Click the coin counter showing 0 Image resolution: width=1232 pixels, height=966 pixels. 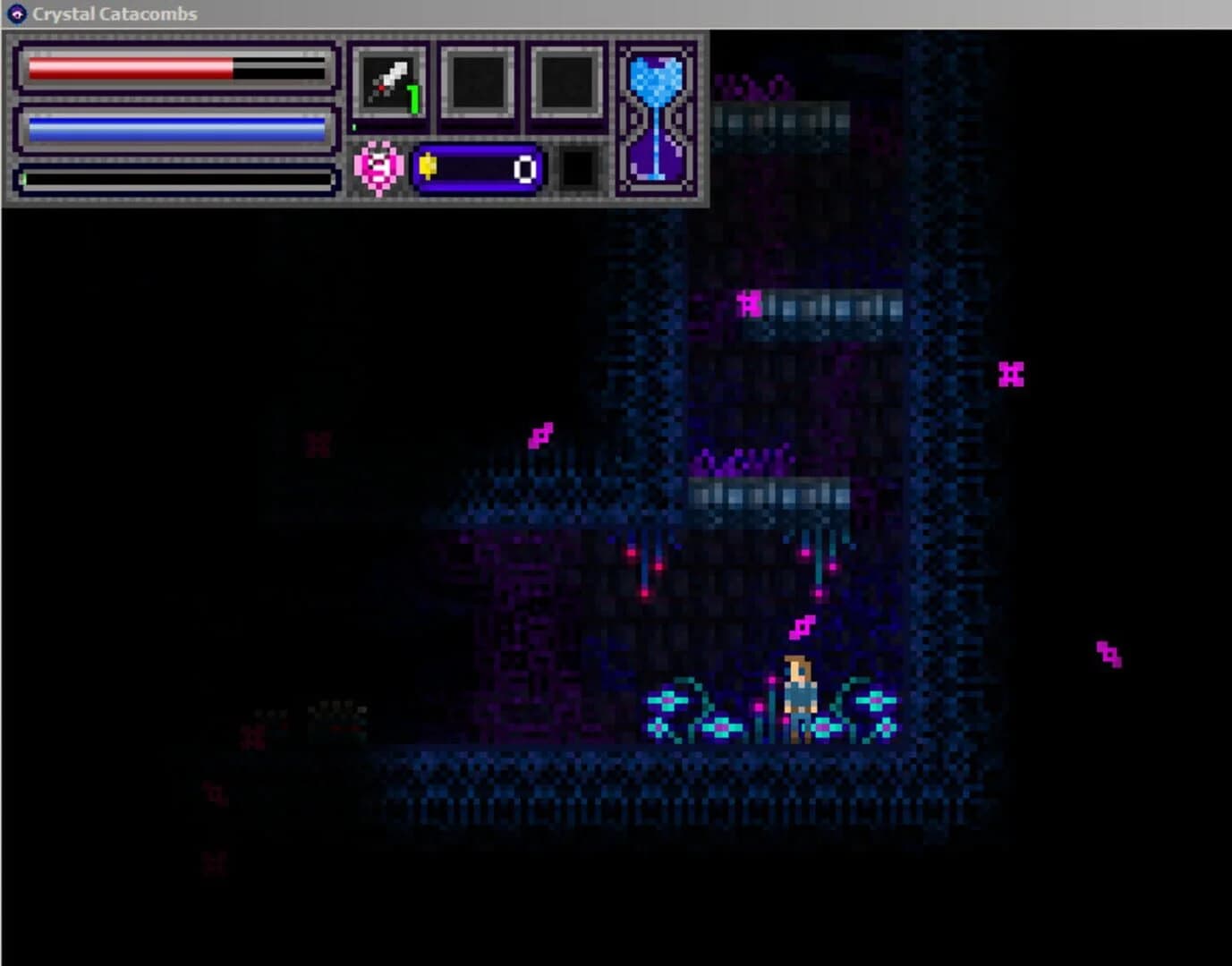point(525,166)
